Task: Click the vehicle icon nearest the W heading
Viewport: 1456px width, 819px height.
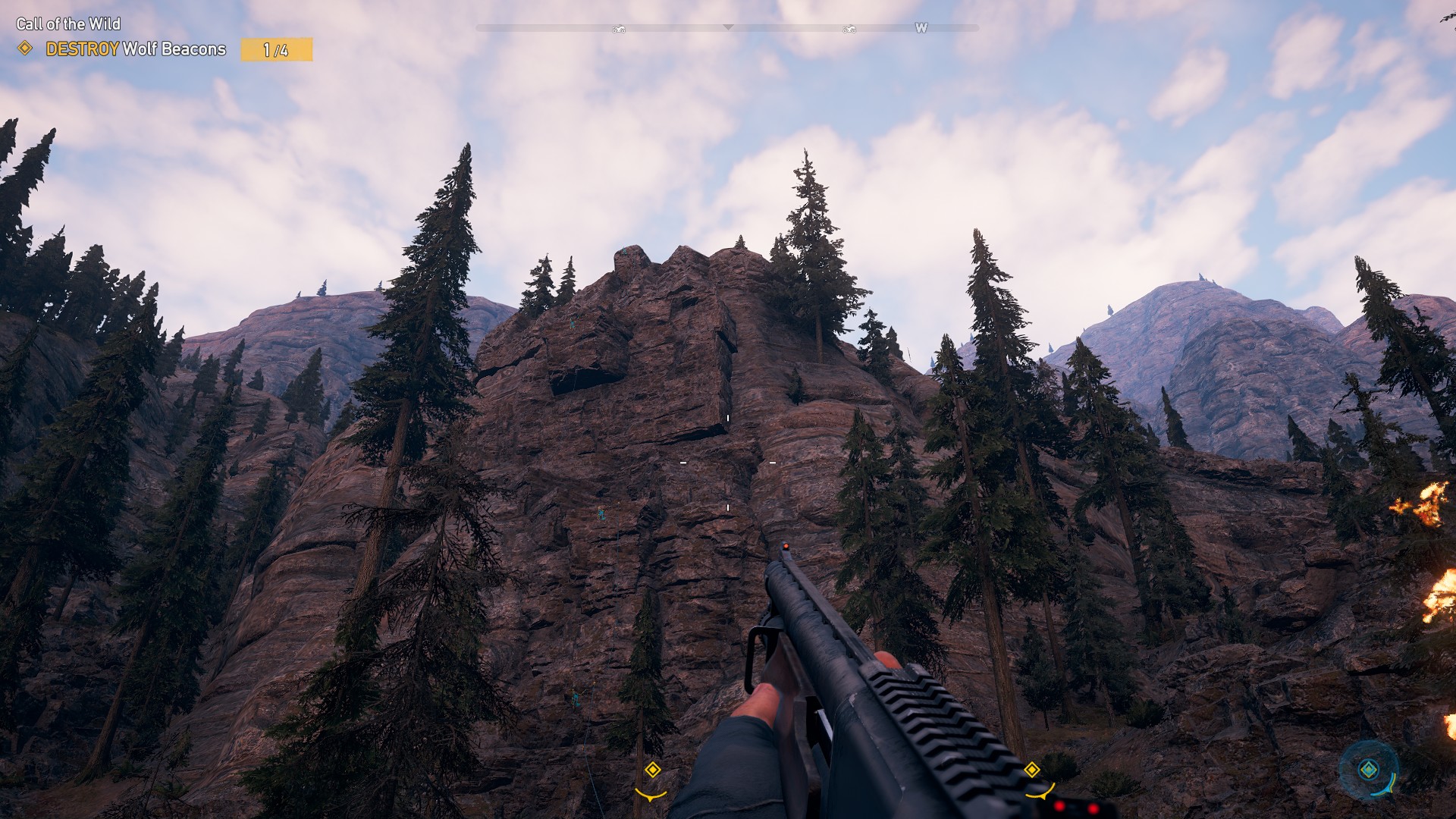Action: click(849, 29)
